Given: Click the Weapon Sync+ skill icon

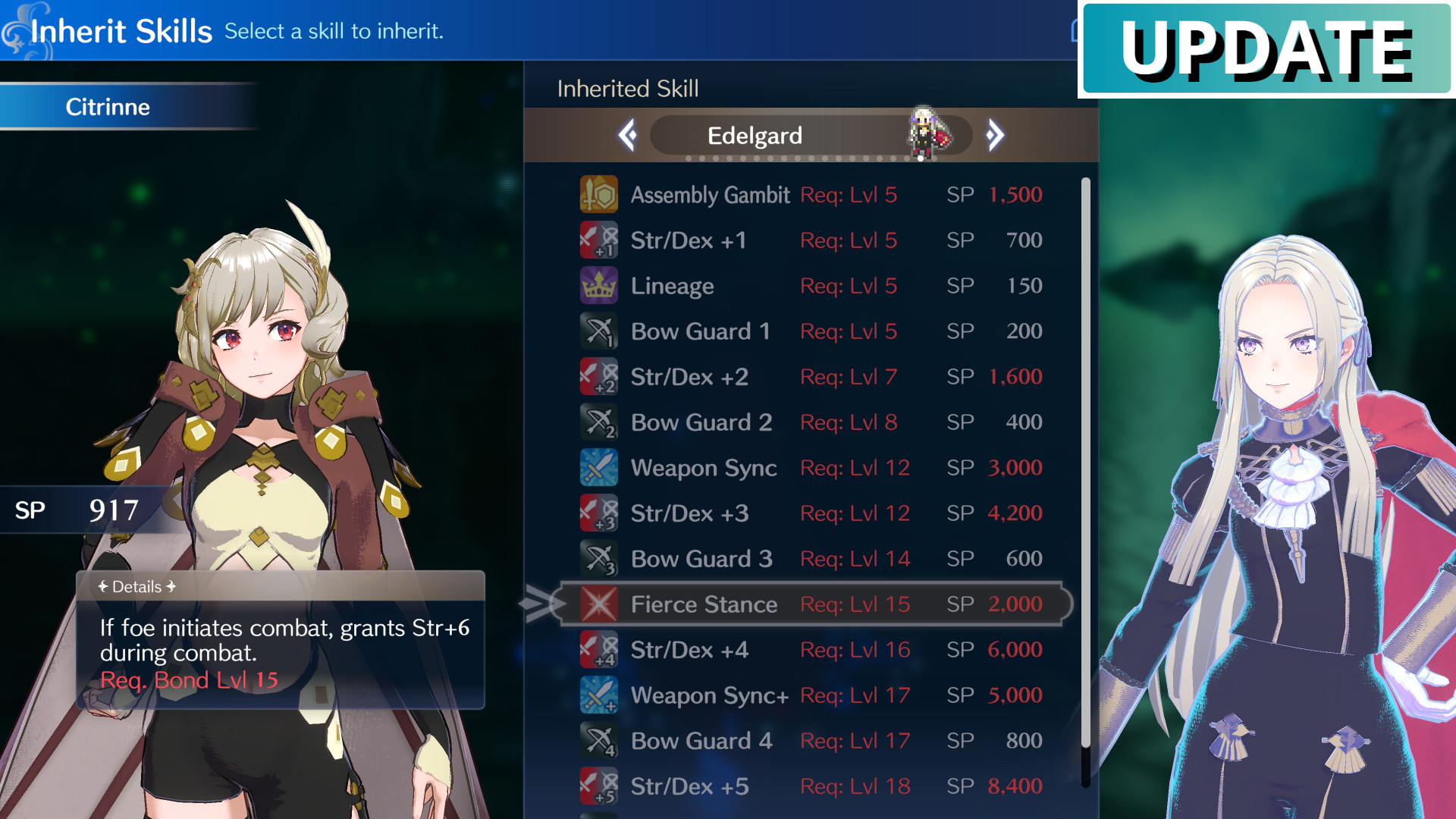Looking at the screenshot, I should 599,695.
